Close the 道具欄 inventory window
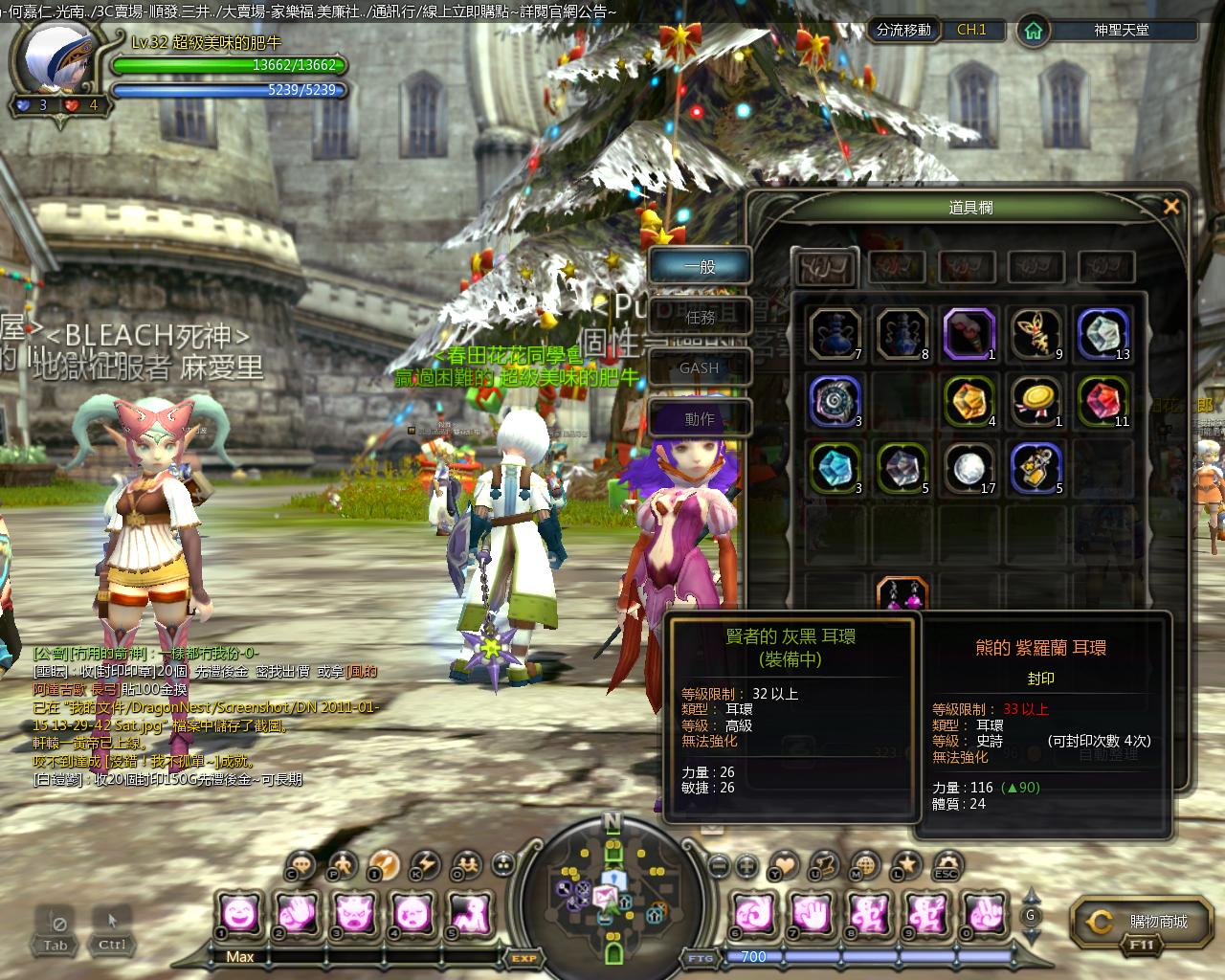Image resolution: width=1225 pixels, height=980 pixels. (1170, 206)
